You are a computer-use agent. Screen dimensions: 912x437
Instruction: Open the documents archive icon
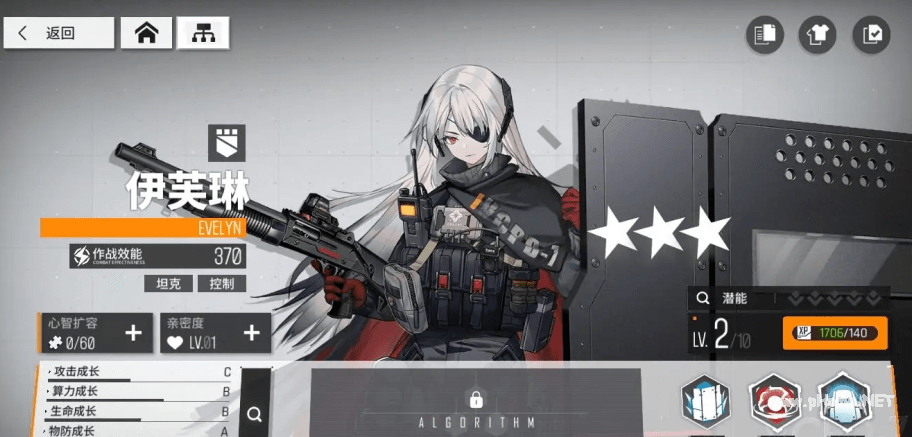coord(766,35)
